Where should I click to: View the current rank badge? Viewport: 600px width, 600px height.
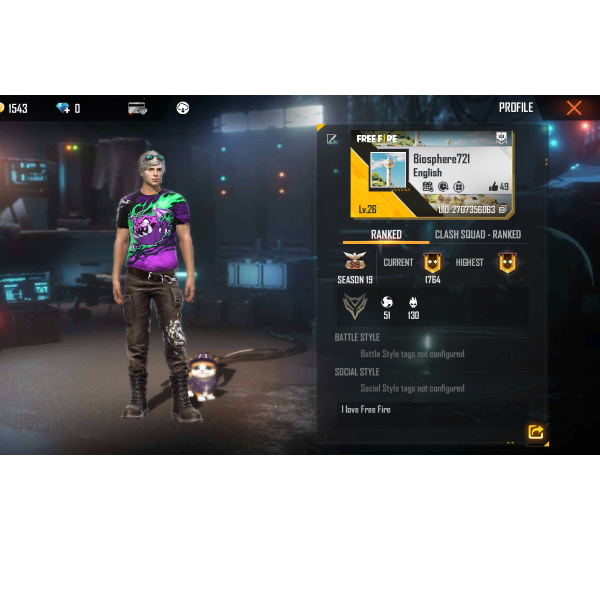(432, 263)
